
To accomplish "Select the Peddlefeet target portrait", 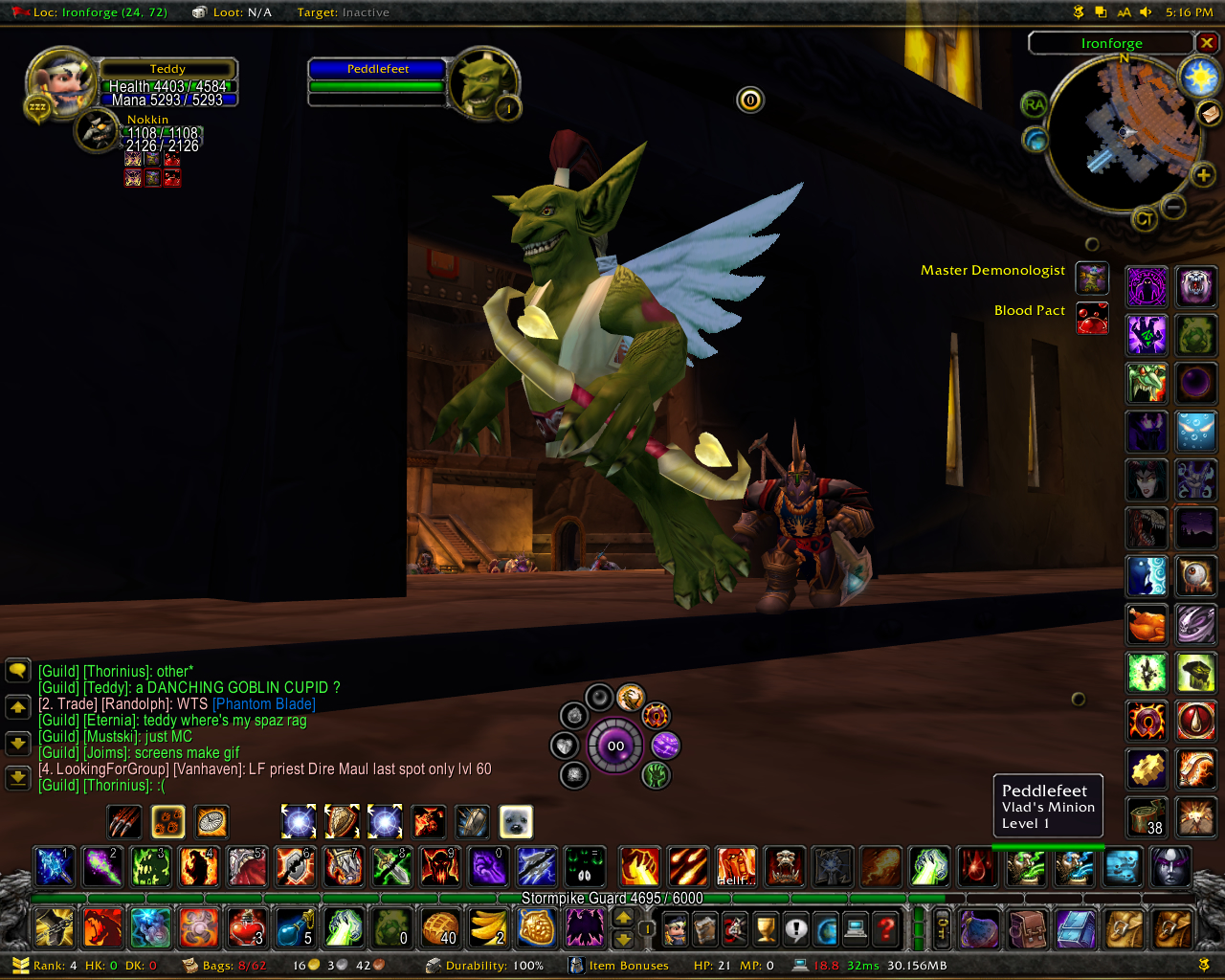I will pyautogui.click(x=484, y=83).
